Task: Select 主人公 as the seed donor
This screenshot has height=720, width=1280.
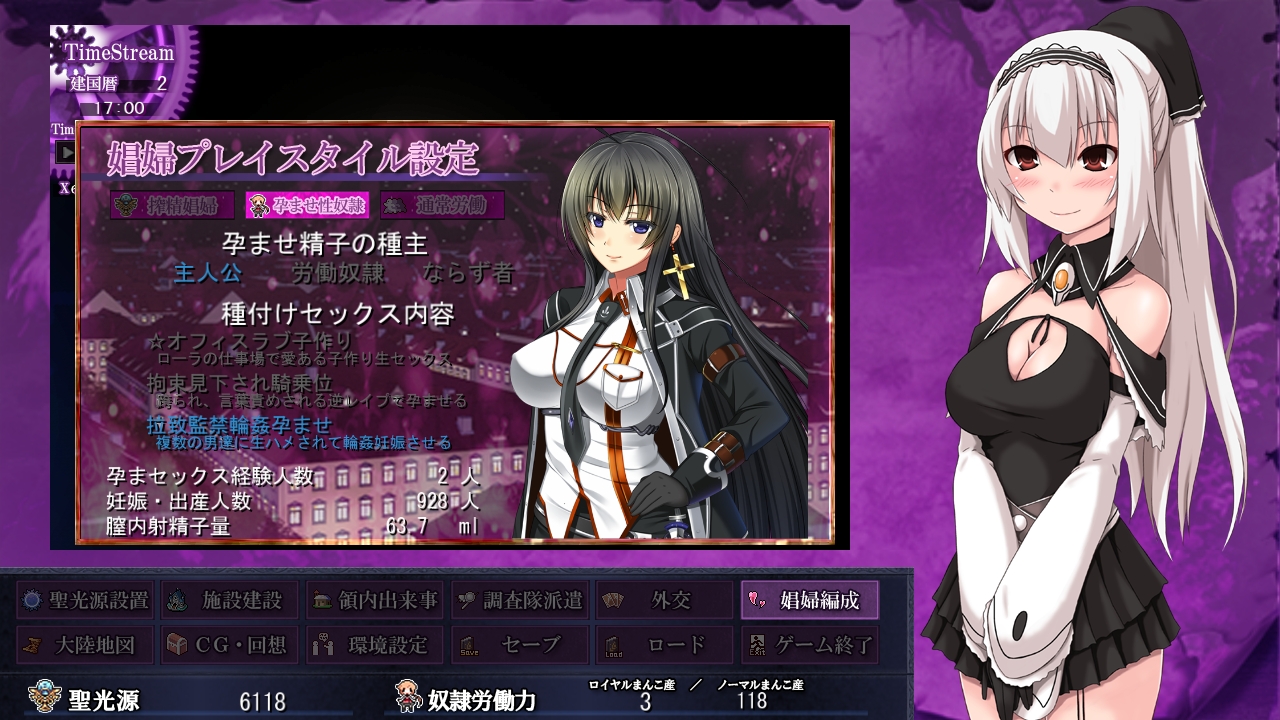Action: click(208, 271)
